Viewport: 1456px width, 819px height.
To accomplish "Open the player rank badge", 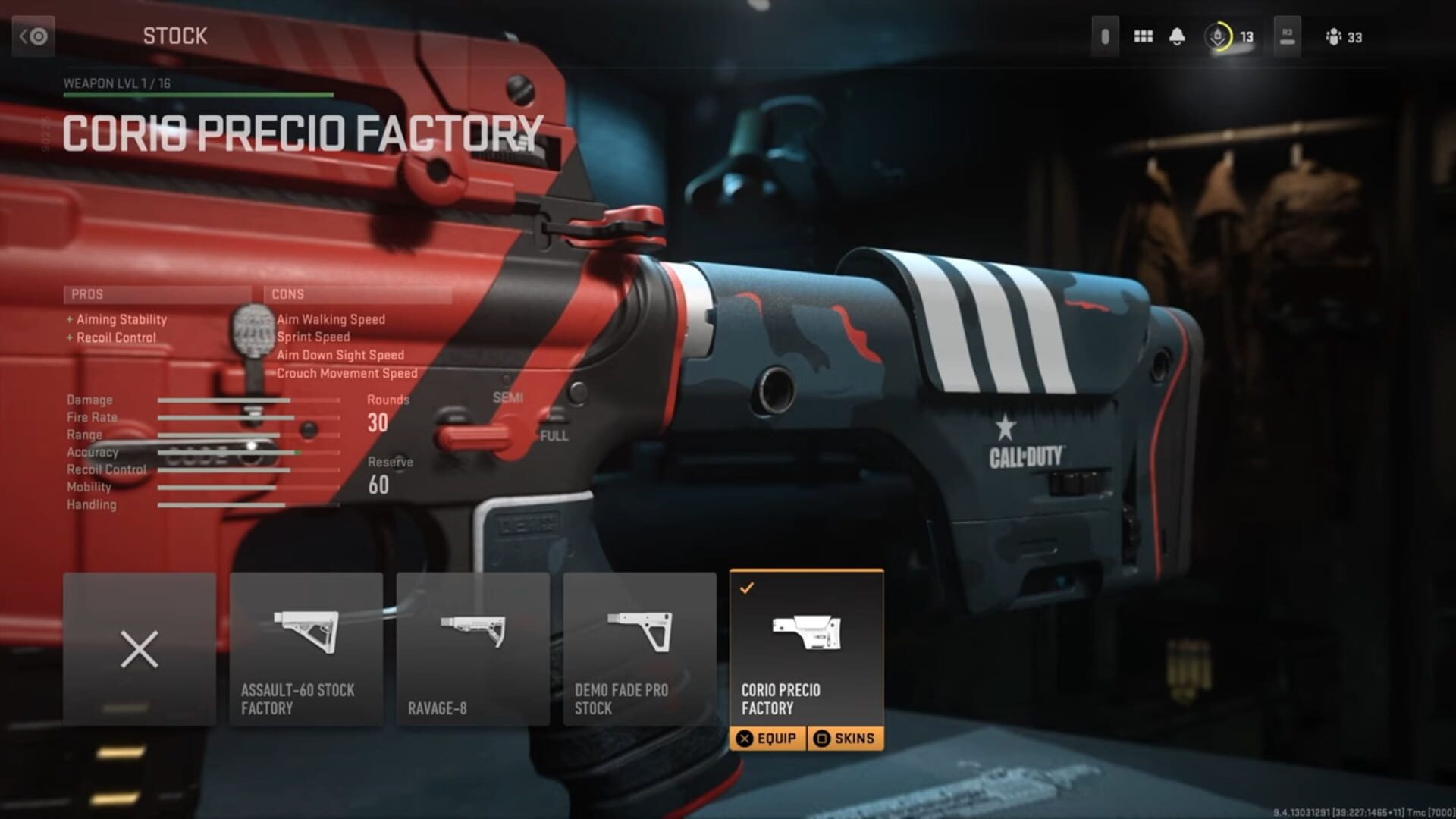I will 1218,36.
